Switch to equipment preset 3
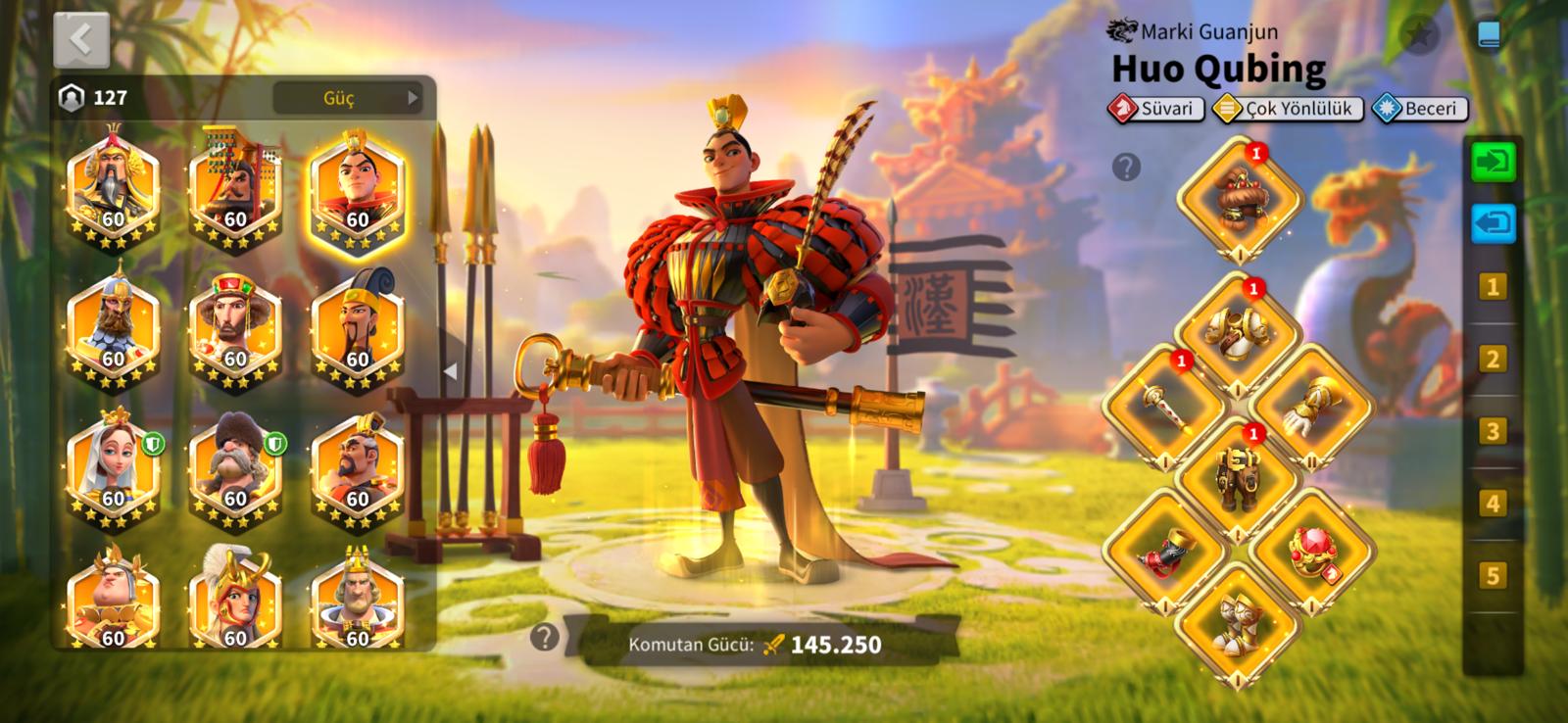Image resolution: width=1568 pixels, height=723 pixels. [1493, 431]
